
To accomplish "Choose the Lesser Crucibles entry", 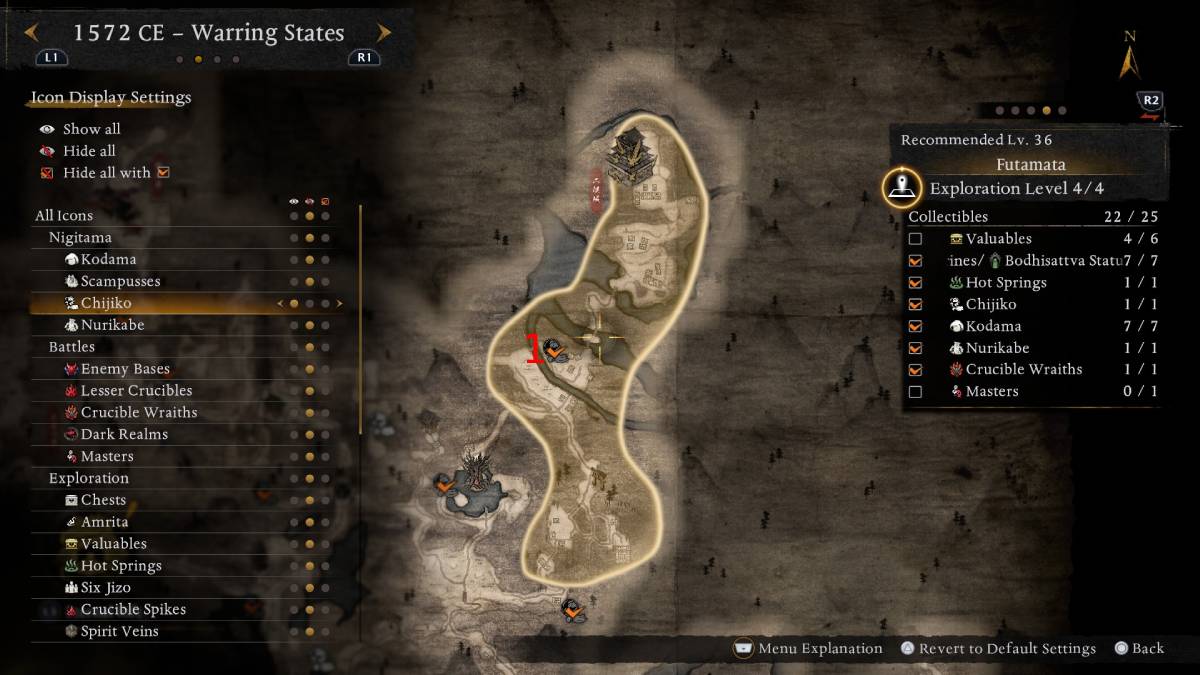I will click(136, 391).
